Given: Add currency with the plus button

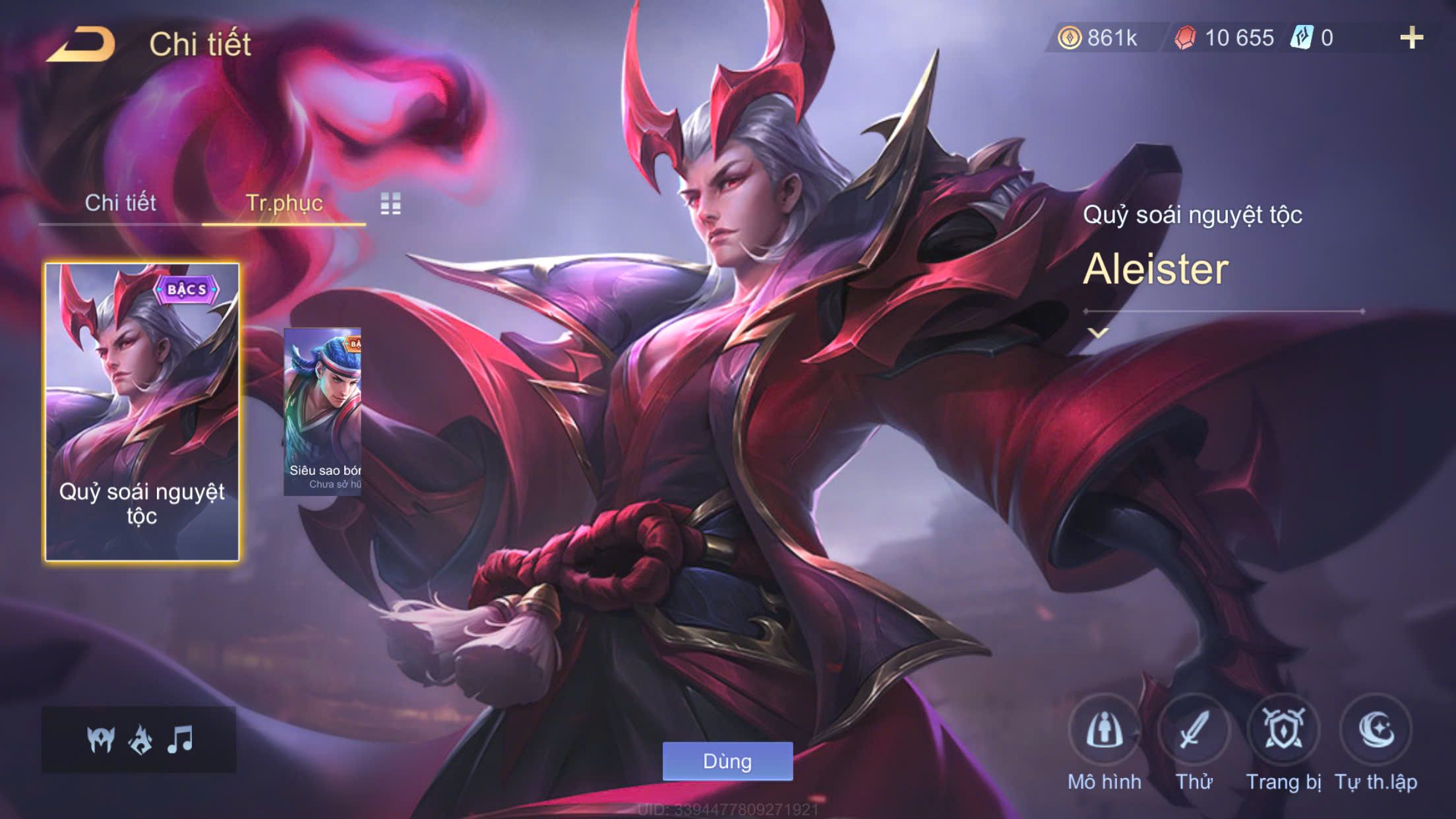Looking at the screenshot, I should [1411, 38].
